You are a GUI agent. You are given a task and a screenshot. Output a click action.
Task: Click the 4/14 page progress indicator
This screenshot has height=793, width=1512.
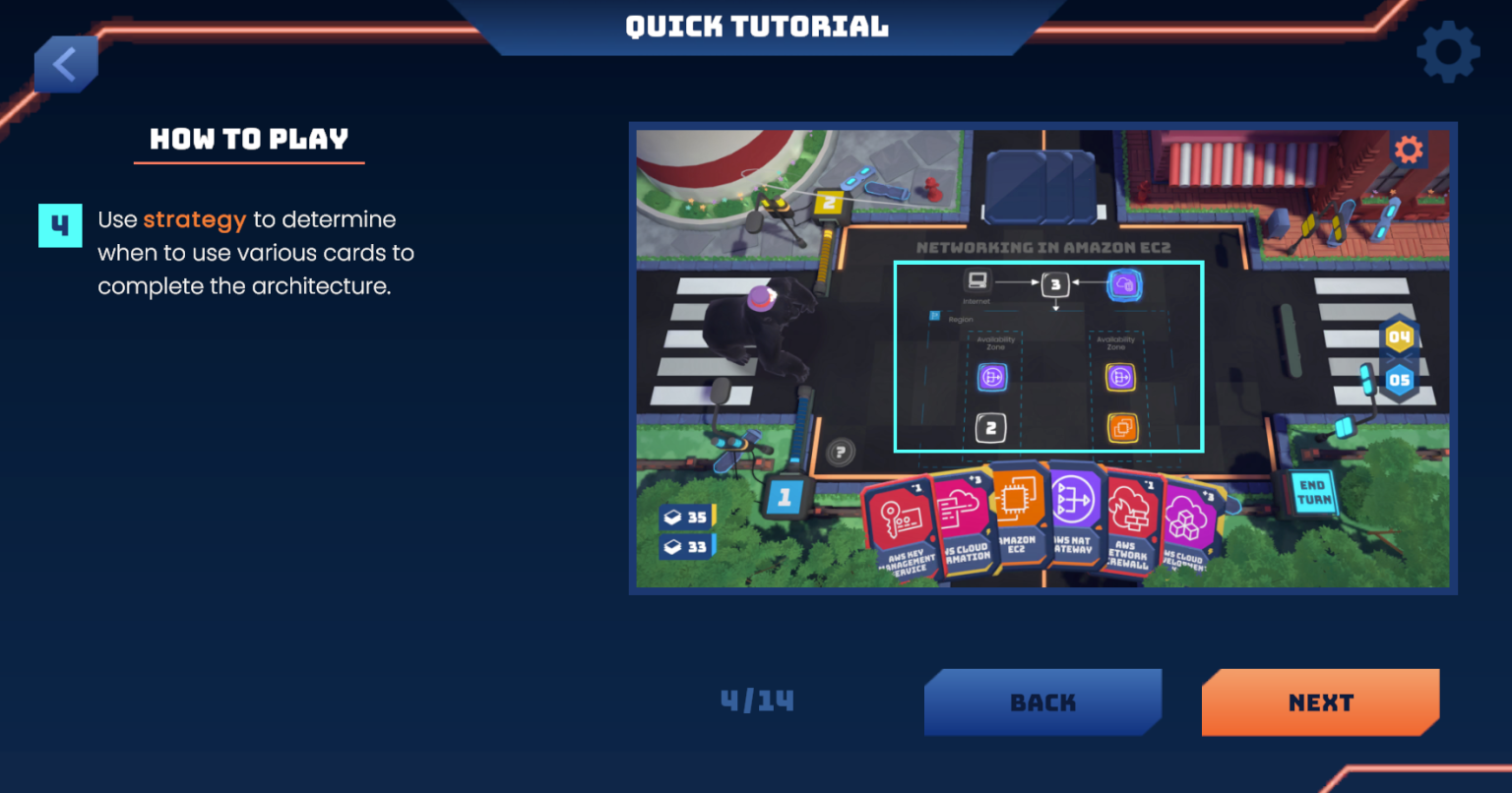coord(756,701)
